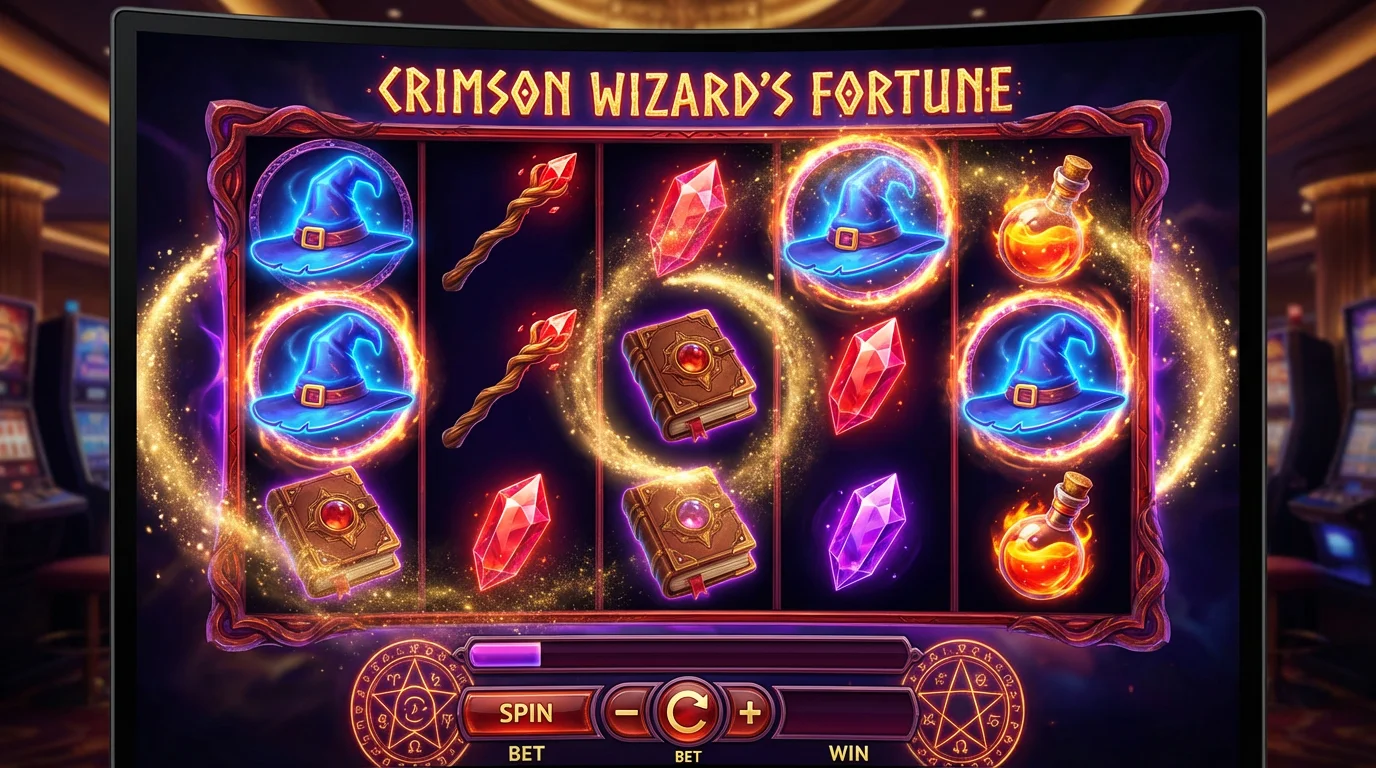Click the circular respin icon between bet buttons
The width and height of the screenshot is (1376, 768).
pyautogui.click(x=686, y=710)
